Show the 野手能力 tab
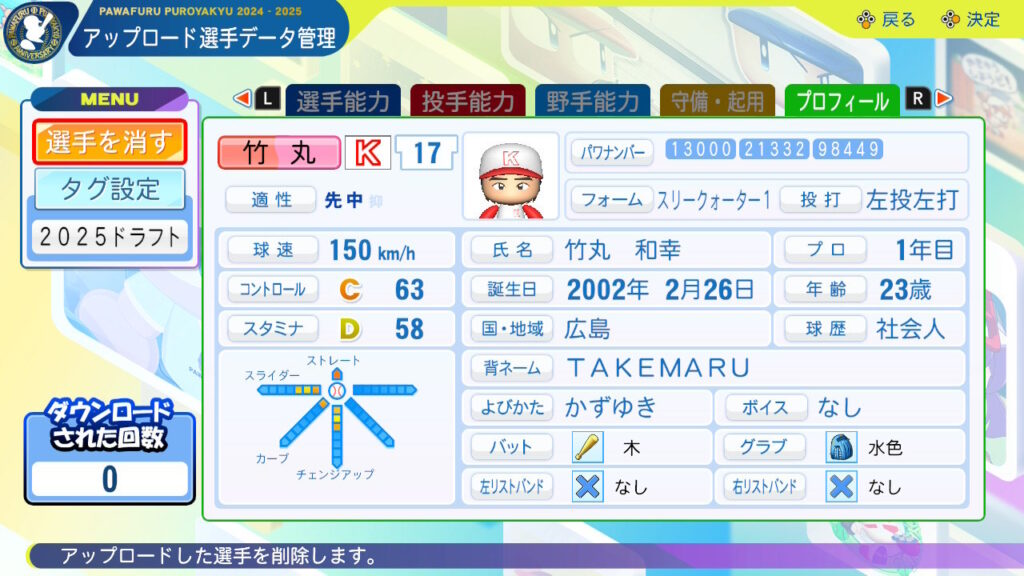This screenshot has height=576, width=1024. tap(593, 101)
